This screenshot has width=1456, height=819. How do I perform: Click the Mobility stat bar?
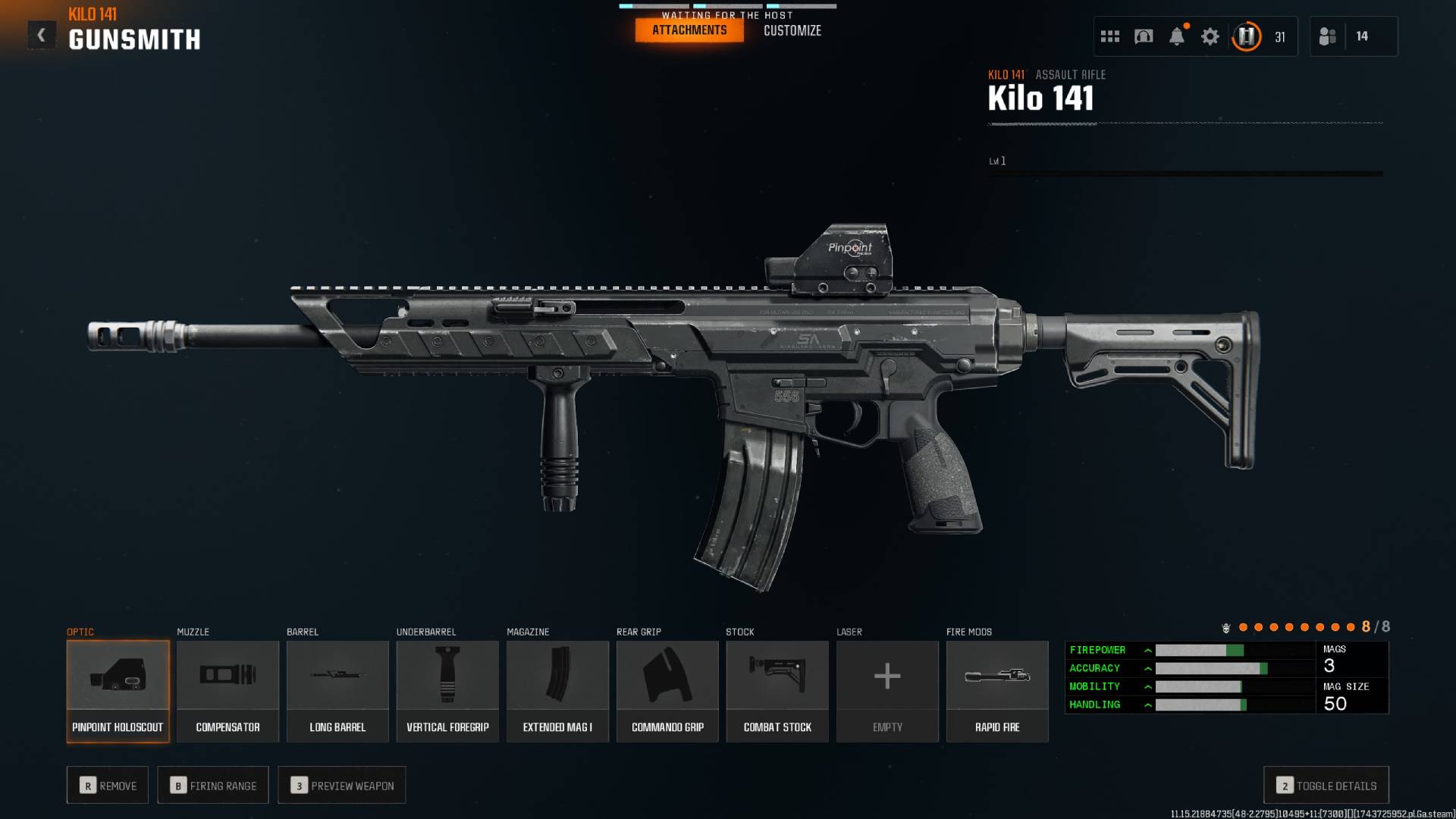point(1198,686)
